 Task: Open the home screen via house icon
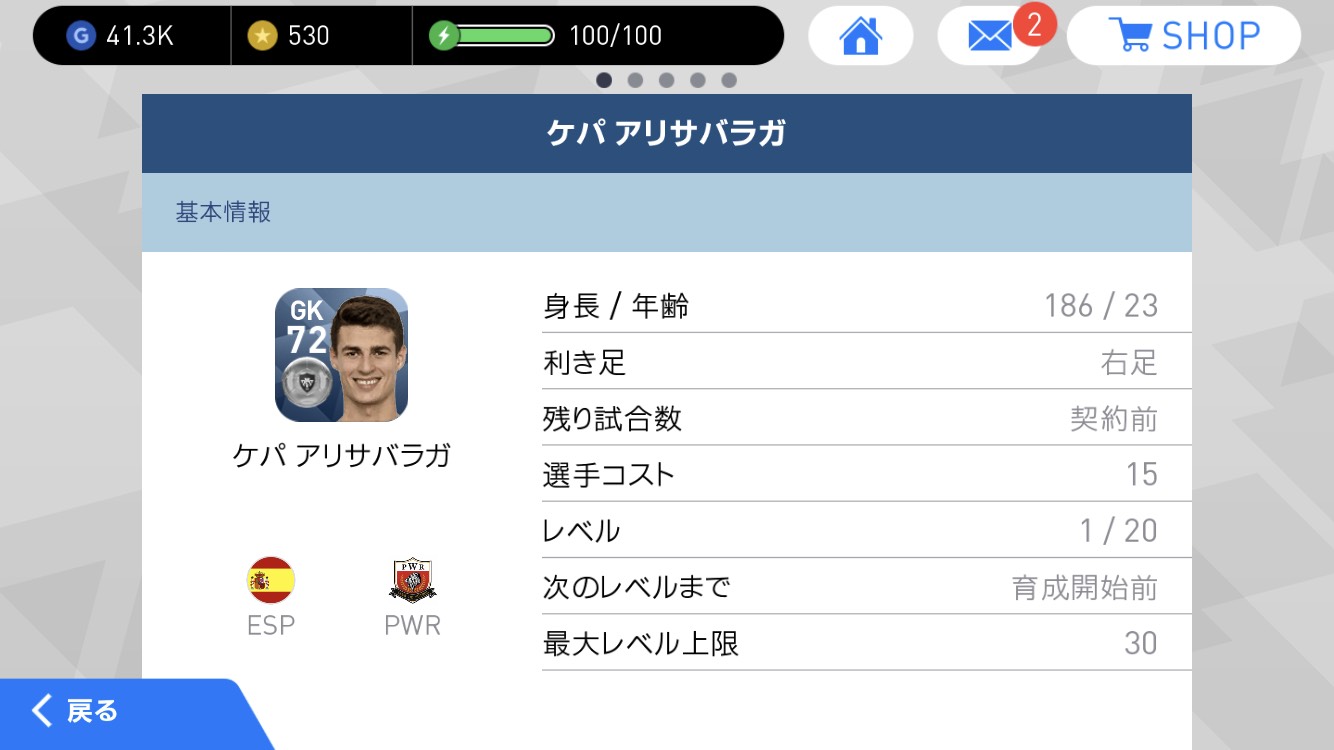[x=860, y=34]
